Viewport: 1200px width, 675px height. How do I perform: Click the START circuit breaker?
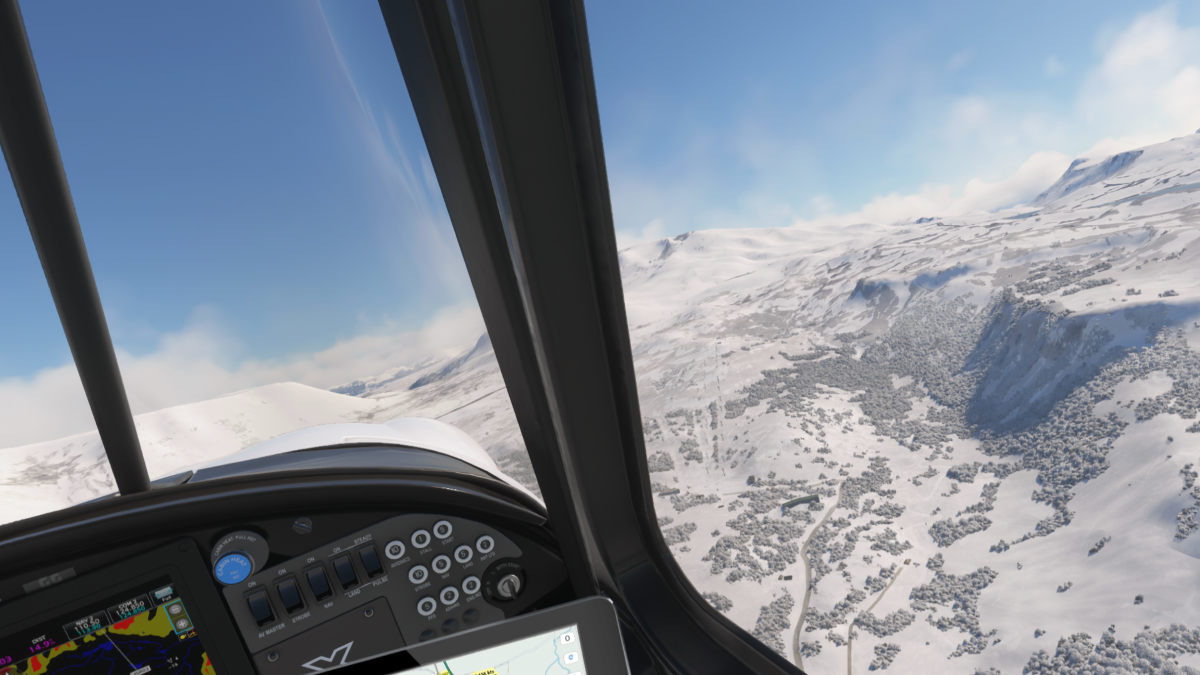443,530
